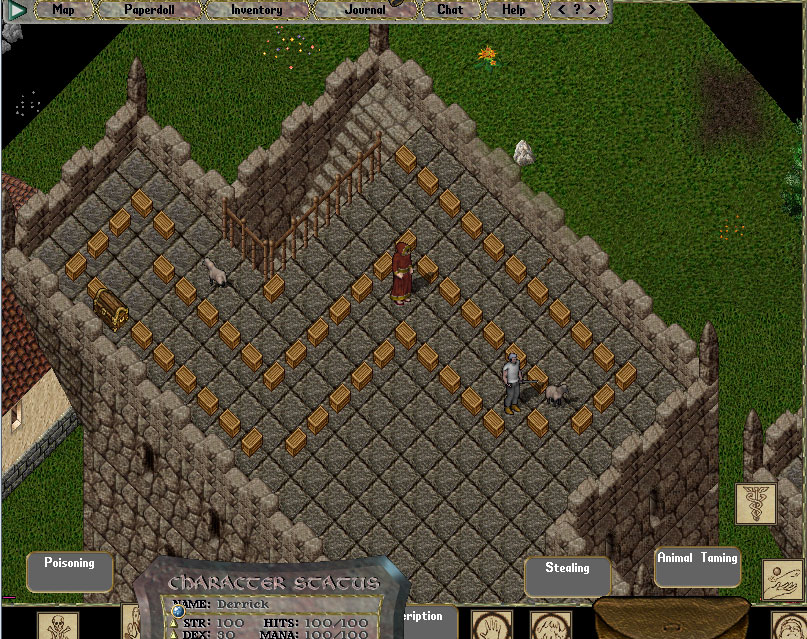The width and height of the screenshot is (807, 639).
Task: Activate the Stealing skill button
Action: point(567,575)
